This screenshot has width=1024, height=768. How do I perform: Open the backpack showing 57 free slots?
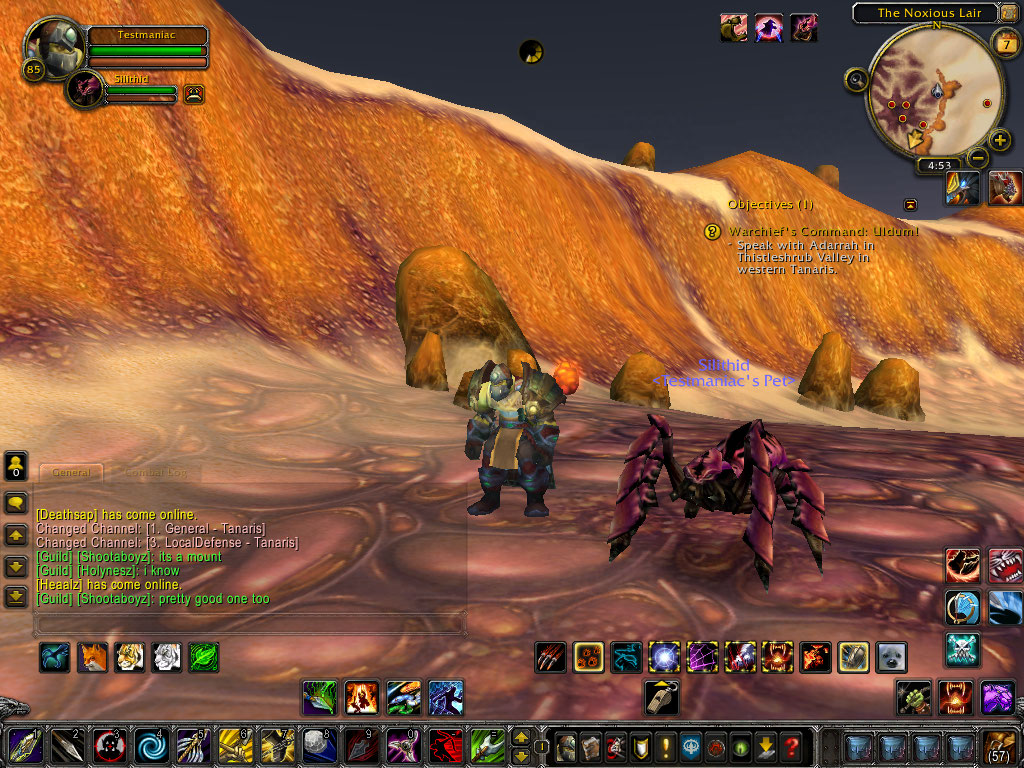click(x=1000, y=746)
